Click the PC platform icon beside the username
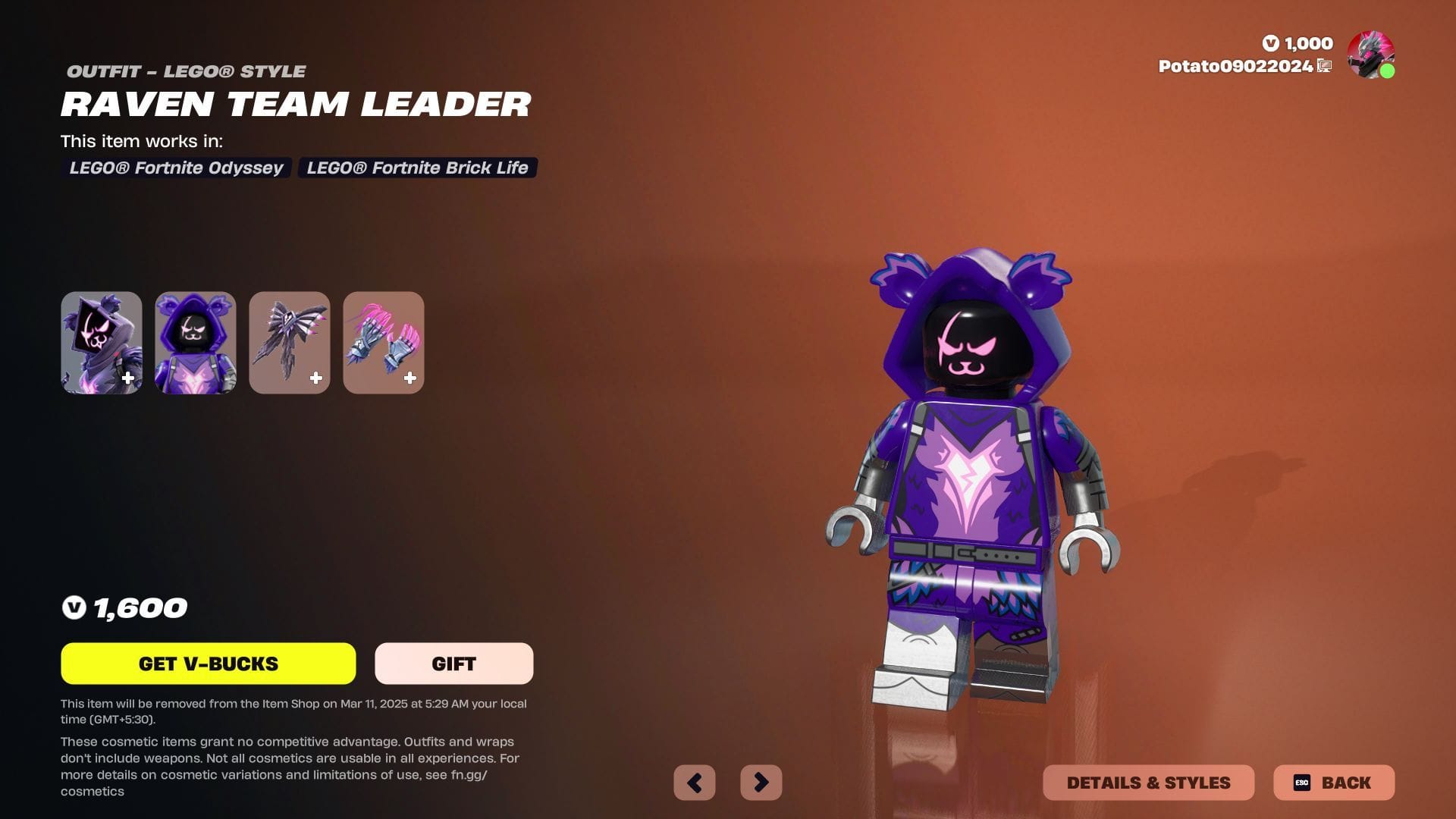Image resolution: width=1456 pixels, height=819 pixels. [x=1323, y=66]
